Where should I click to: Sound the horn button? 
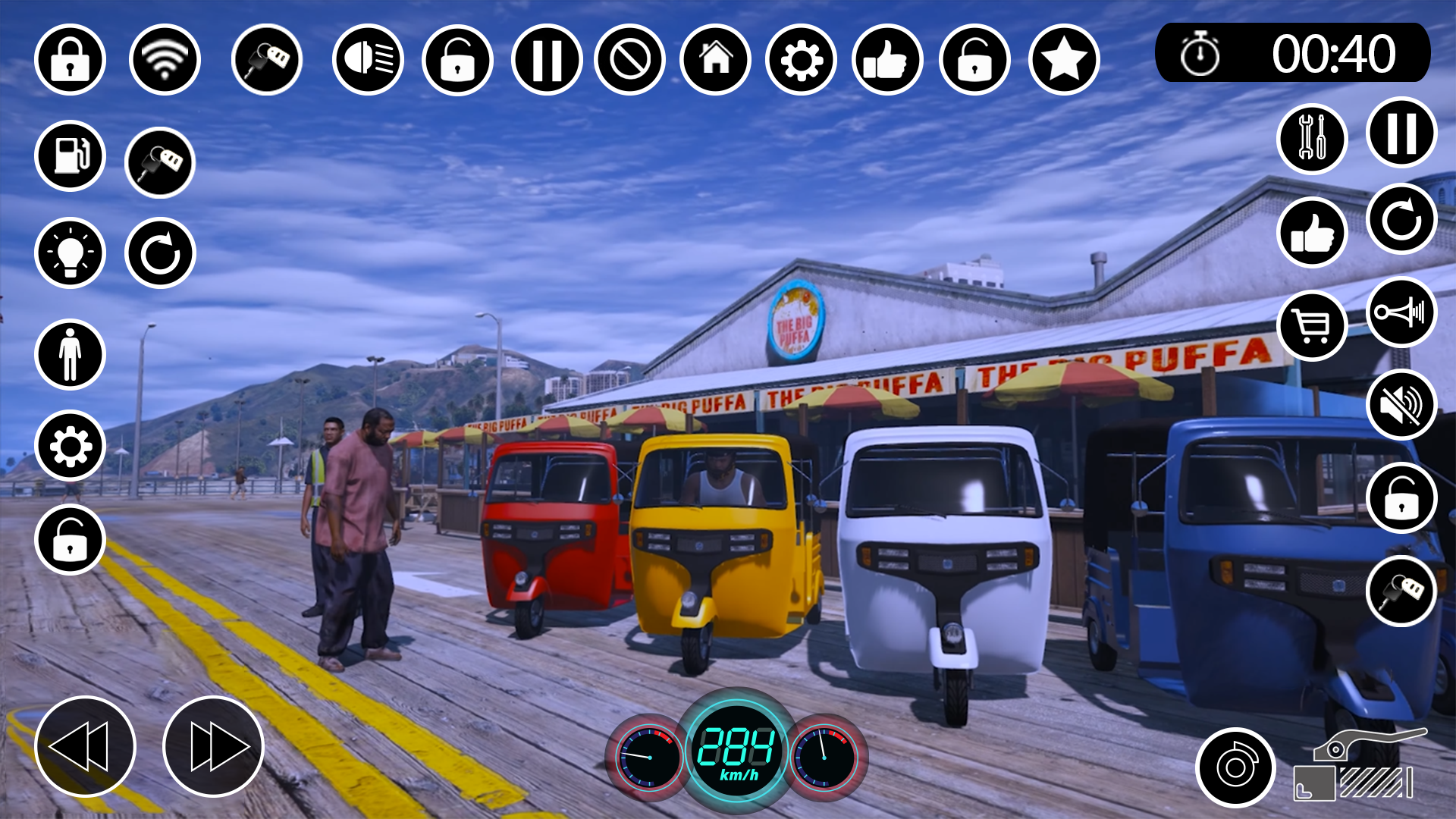(1401, 312)
